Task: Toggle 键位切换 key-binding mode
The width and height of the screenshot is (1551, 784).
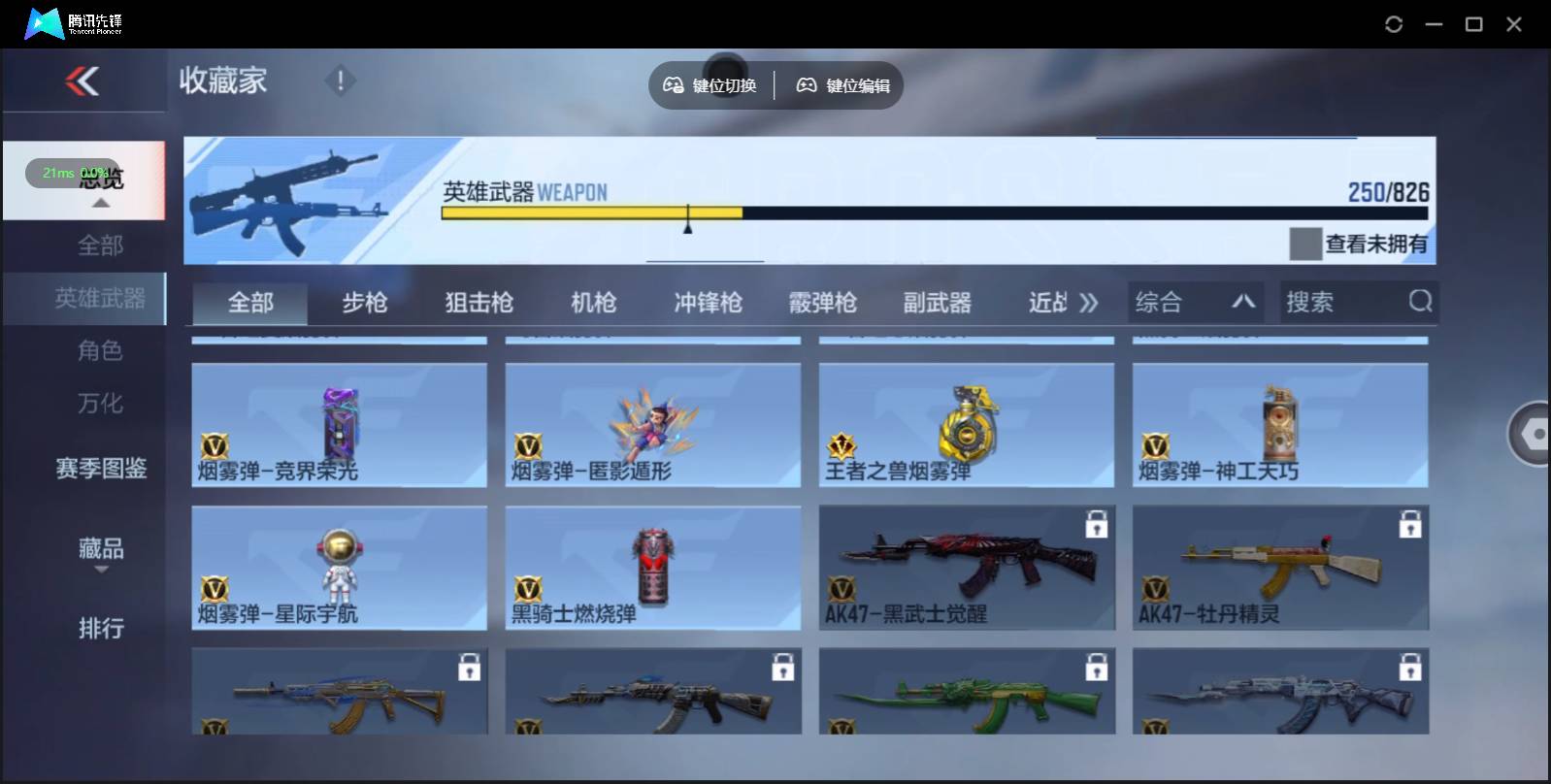Action: (710, 85)
